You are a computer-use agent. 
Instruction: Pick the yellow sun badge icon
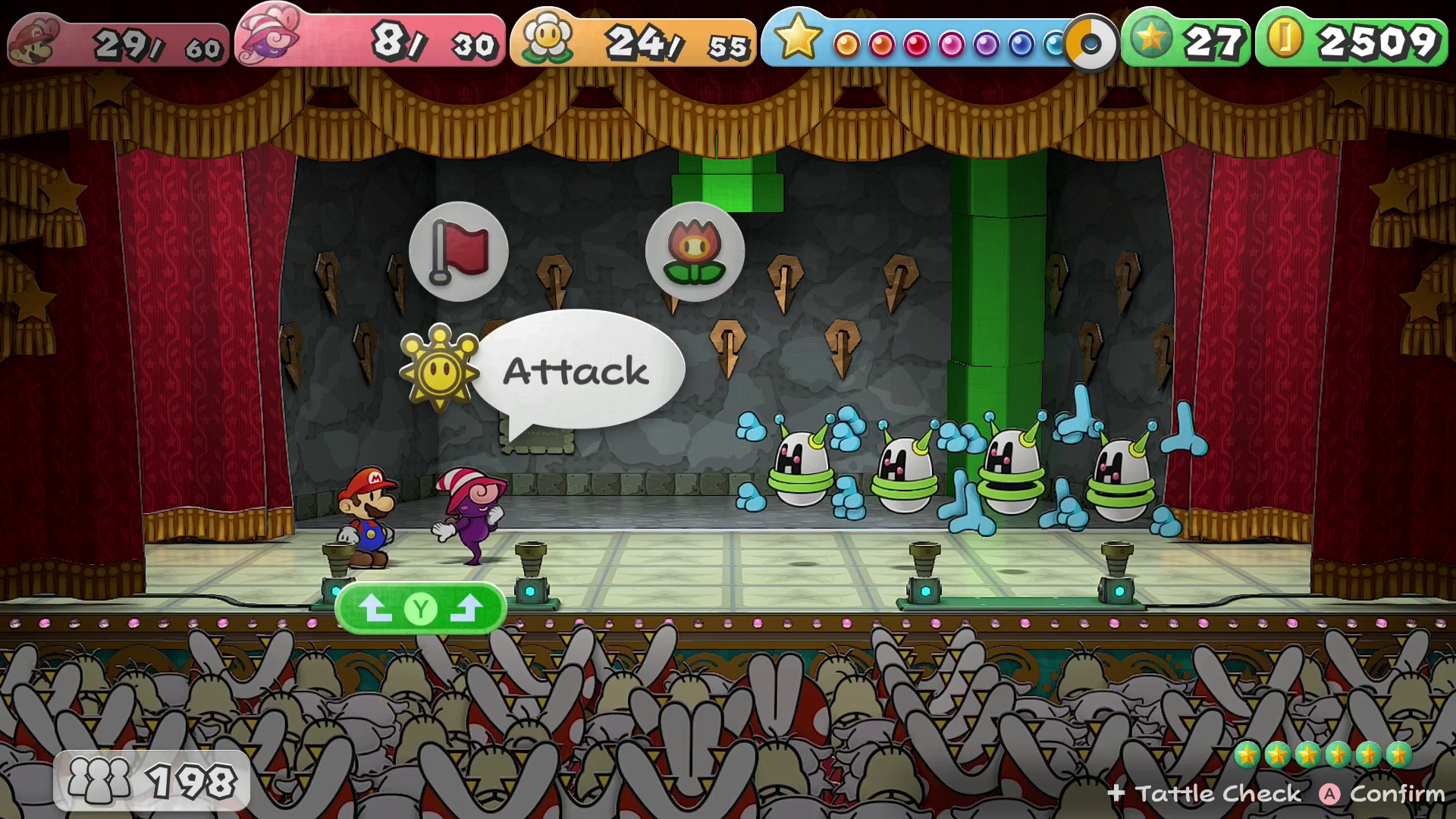click(x=440, y=369)
